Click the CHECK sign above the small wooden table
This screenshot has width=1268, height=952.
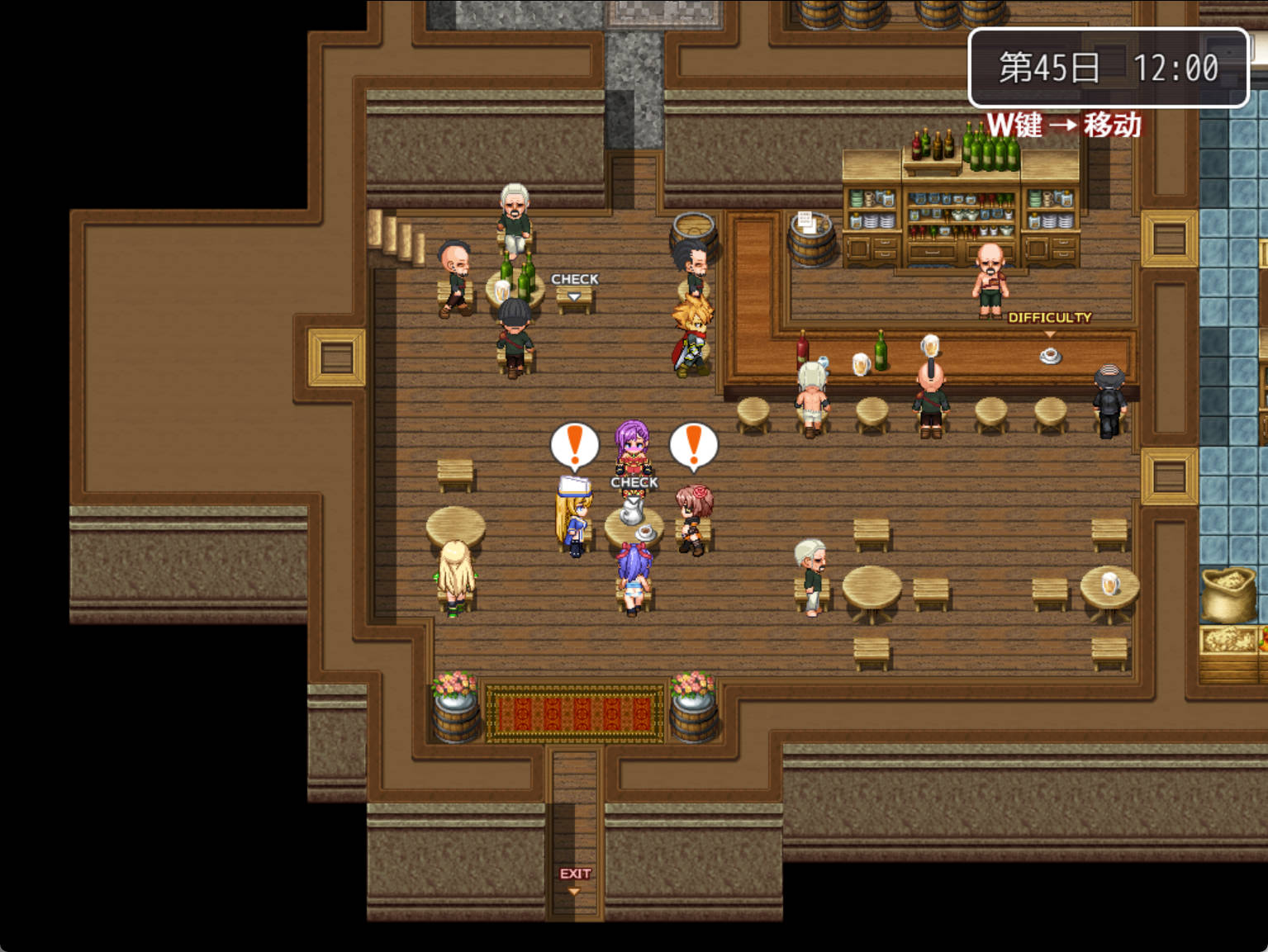pyautogui.click(x=576, y=279)
